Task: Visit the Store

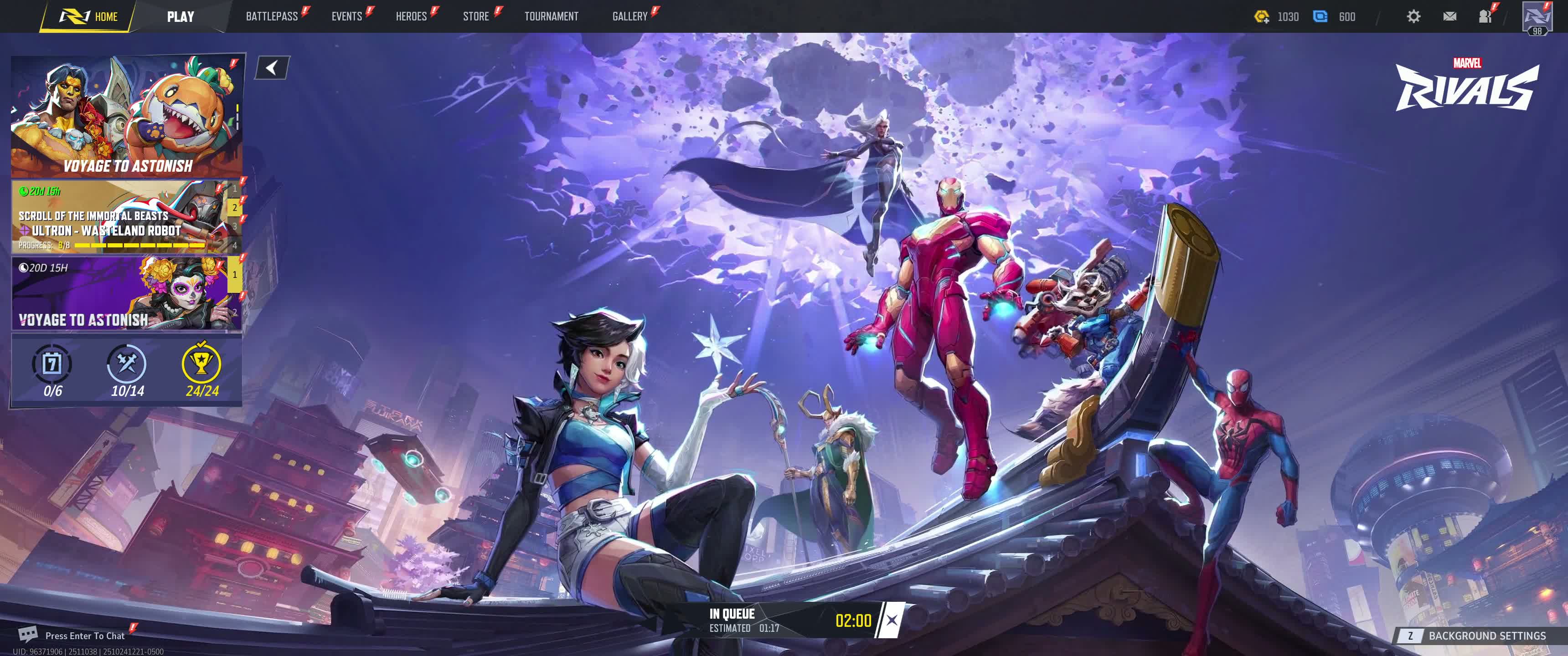Action: (475, 16)
